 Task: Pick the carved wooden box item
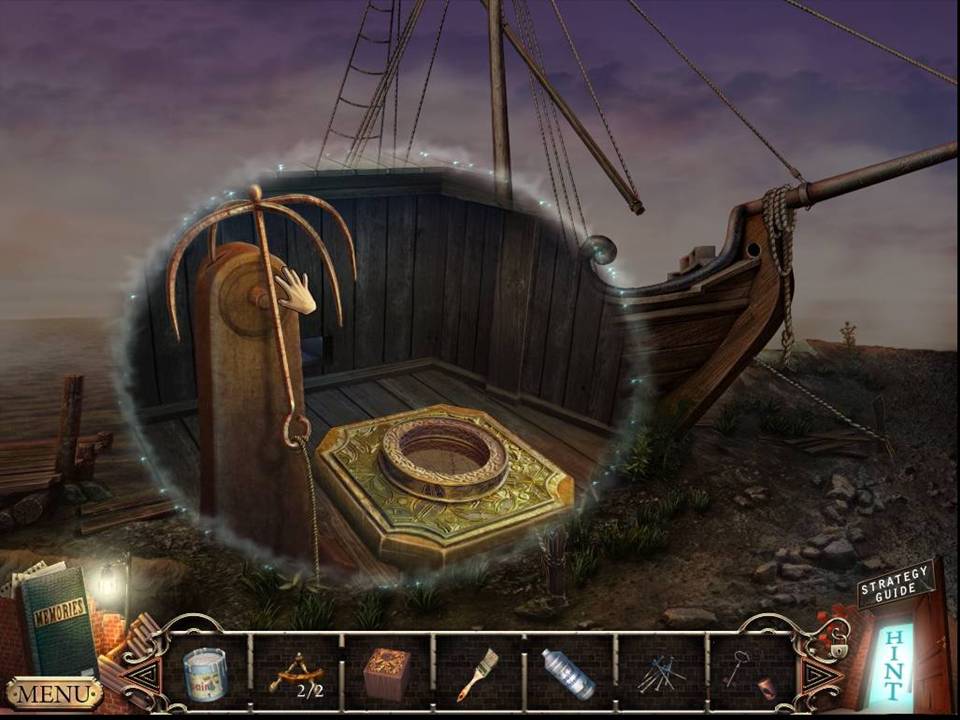[387, 673]
